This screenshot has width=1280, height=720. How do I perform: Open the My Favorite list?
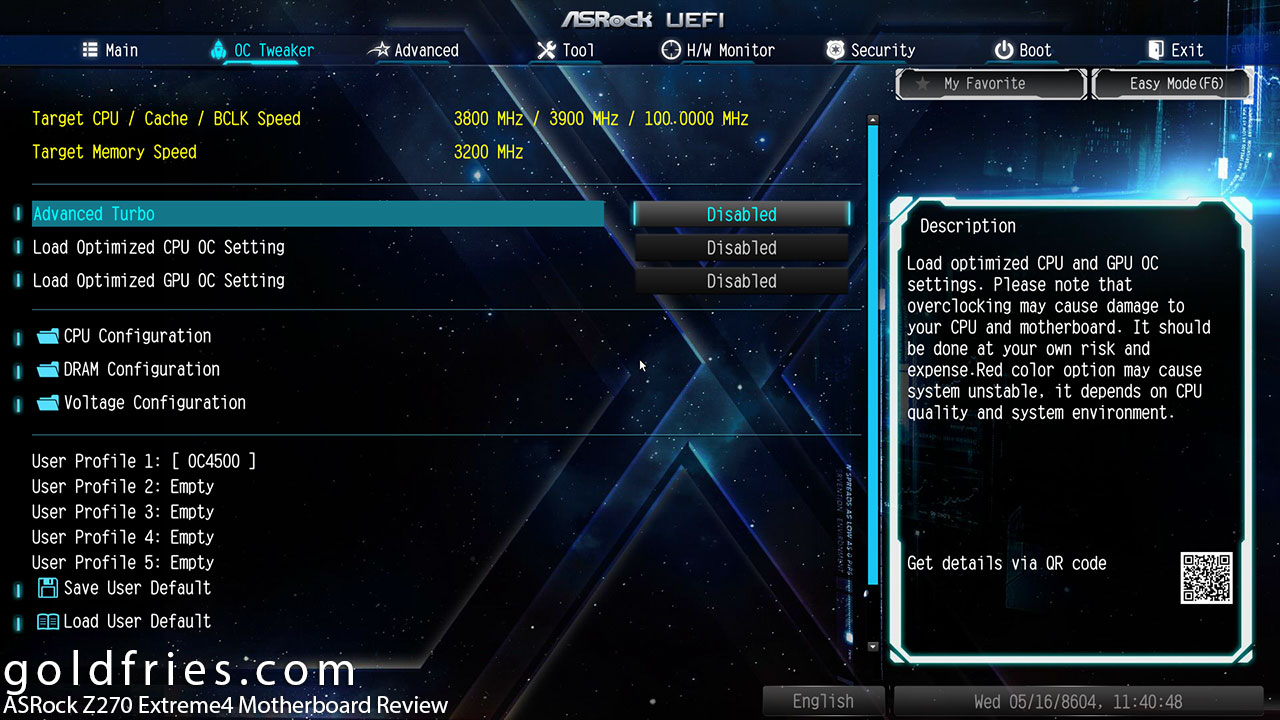(x=991, y=84)
